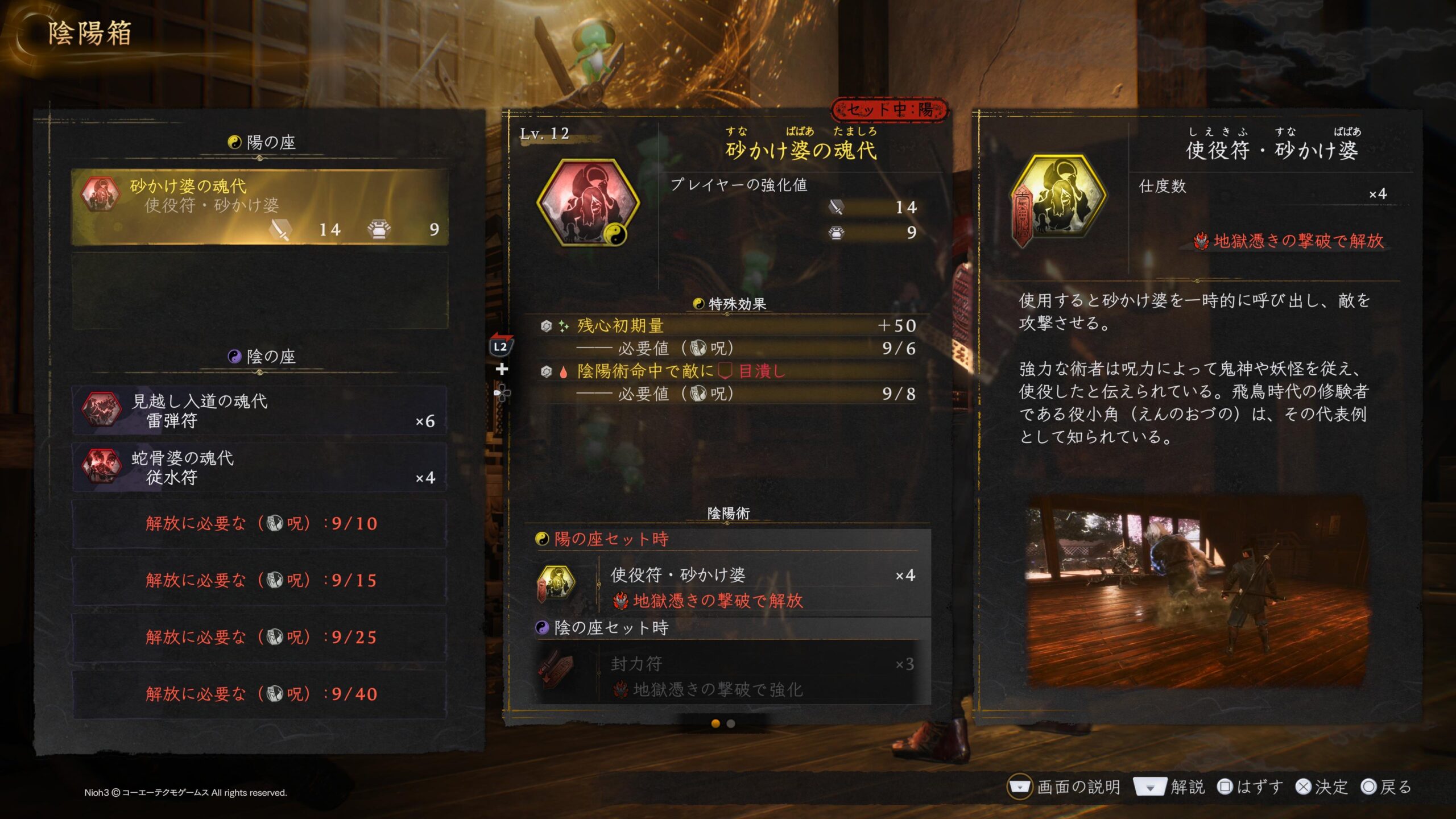Image resolution: width=1456 pixels, height=819 pixels.
Task: Choose the locked slot requiring 9/25 呪
Action: coord(259,638)
